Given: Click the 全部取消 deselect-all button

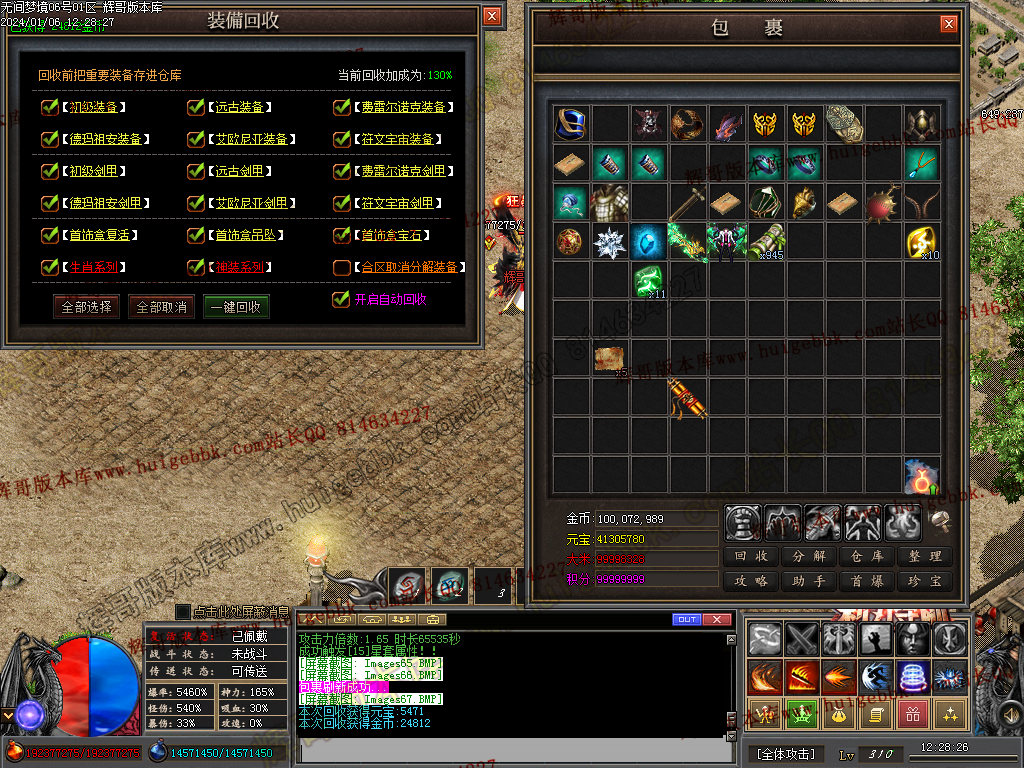Looking at the screenshot, I should coord(162,307).
